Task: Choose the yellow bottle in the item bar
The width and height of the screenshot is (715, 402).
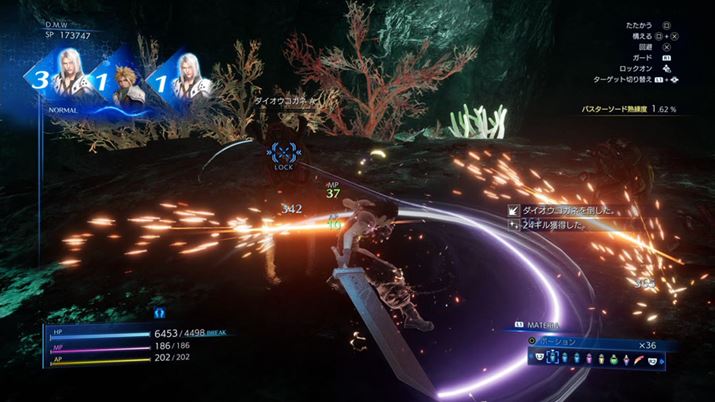Action: 601,358
